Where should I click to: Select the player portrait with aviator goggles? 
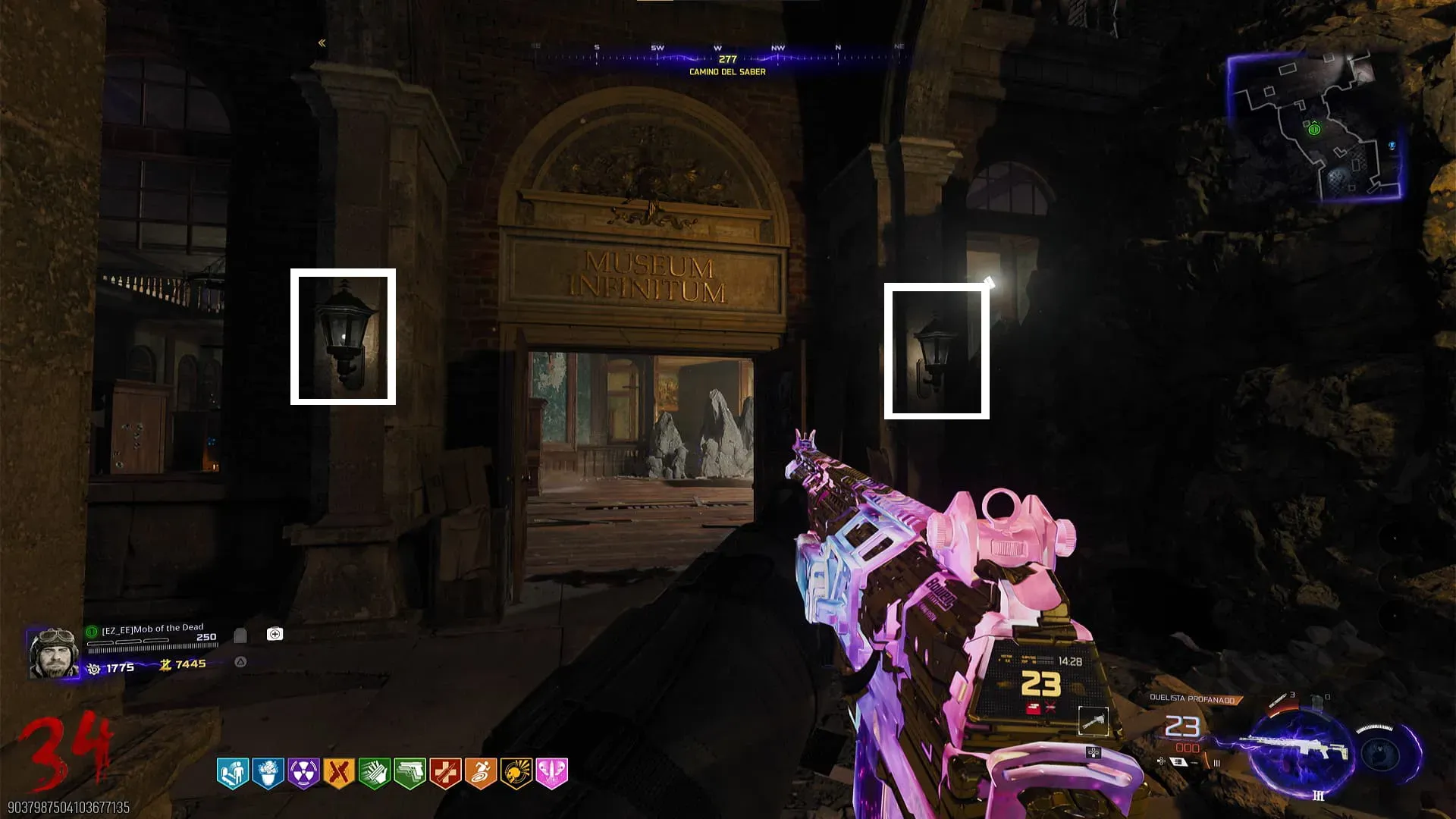[x=53, y=652]
